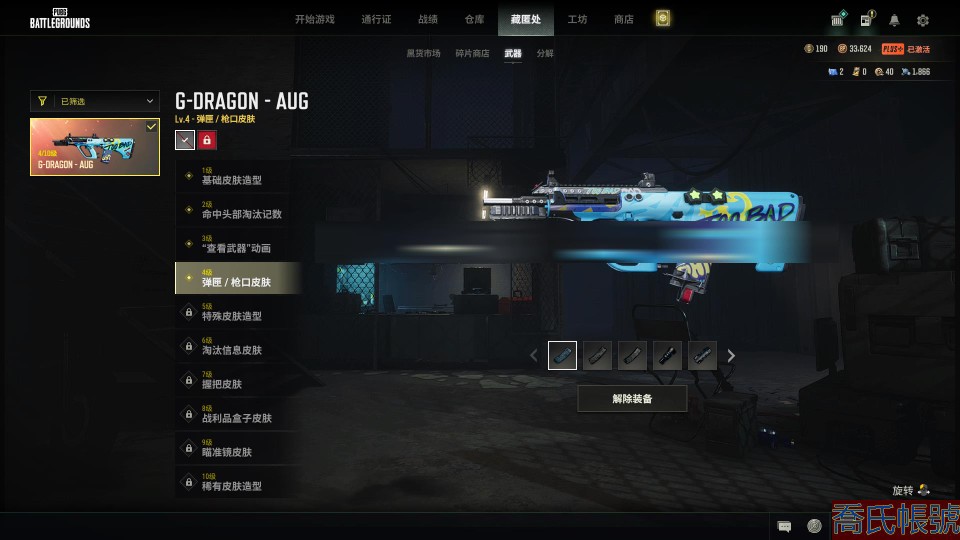
Task: Open the 已筛选 filter dropdown
Action: click(95, 101)
